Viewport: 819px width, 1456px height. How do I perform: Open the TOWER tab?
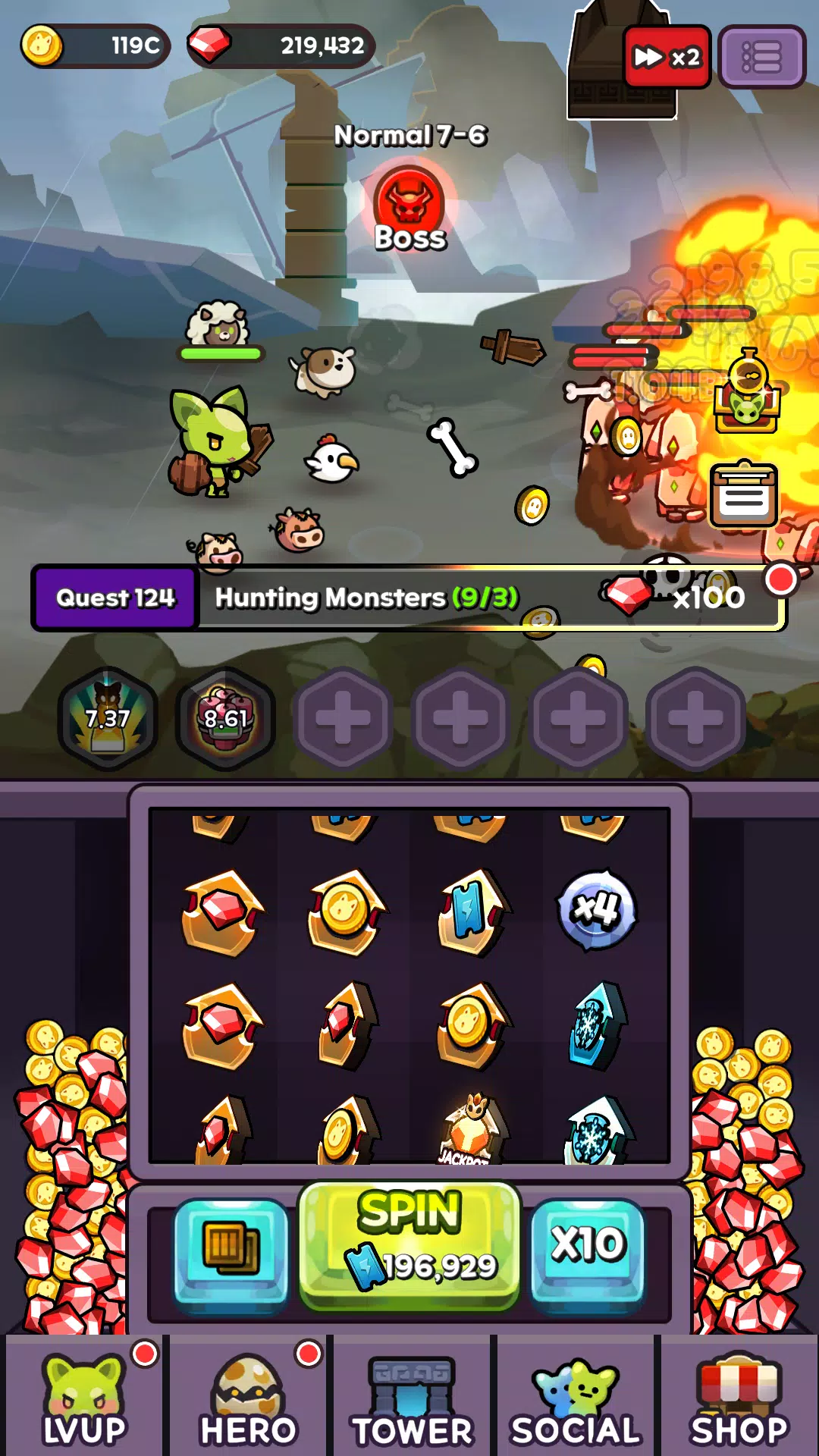coord(412,1399)
